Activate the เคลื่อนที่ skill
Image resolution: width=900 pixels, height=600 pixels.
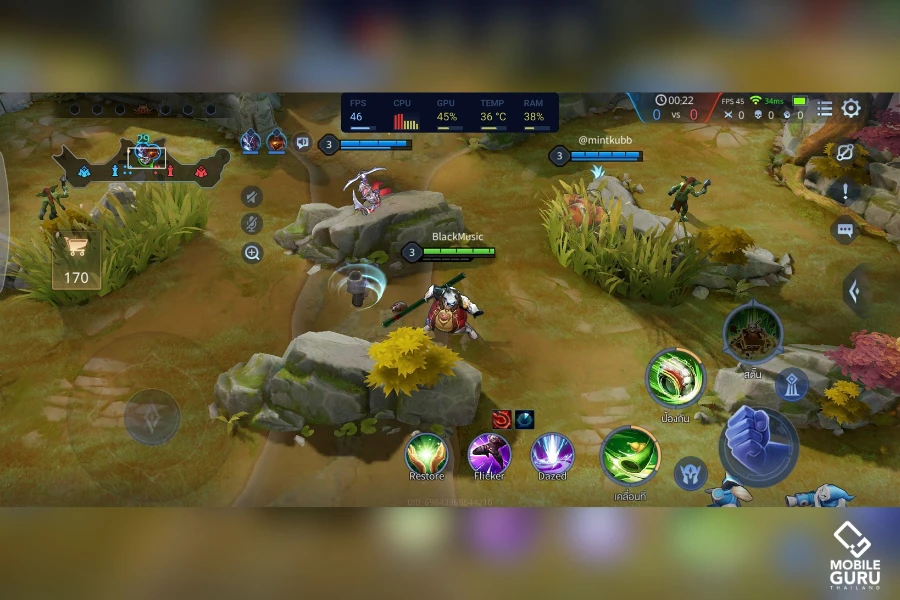(630, 456)
